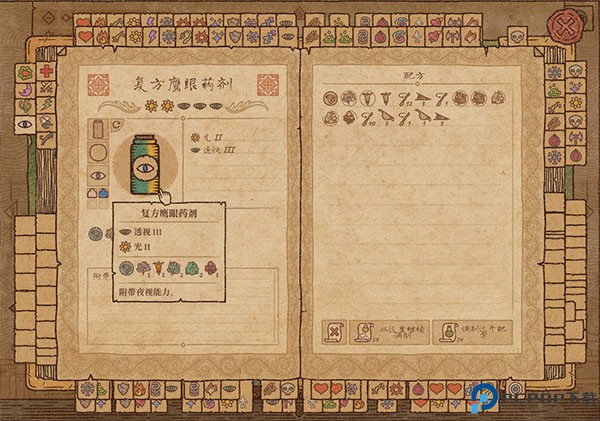
Task: Choose continue brewing from here
Action: [x=384, y=333]
